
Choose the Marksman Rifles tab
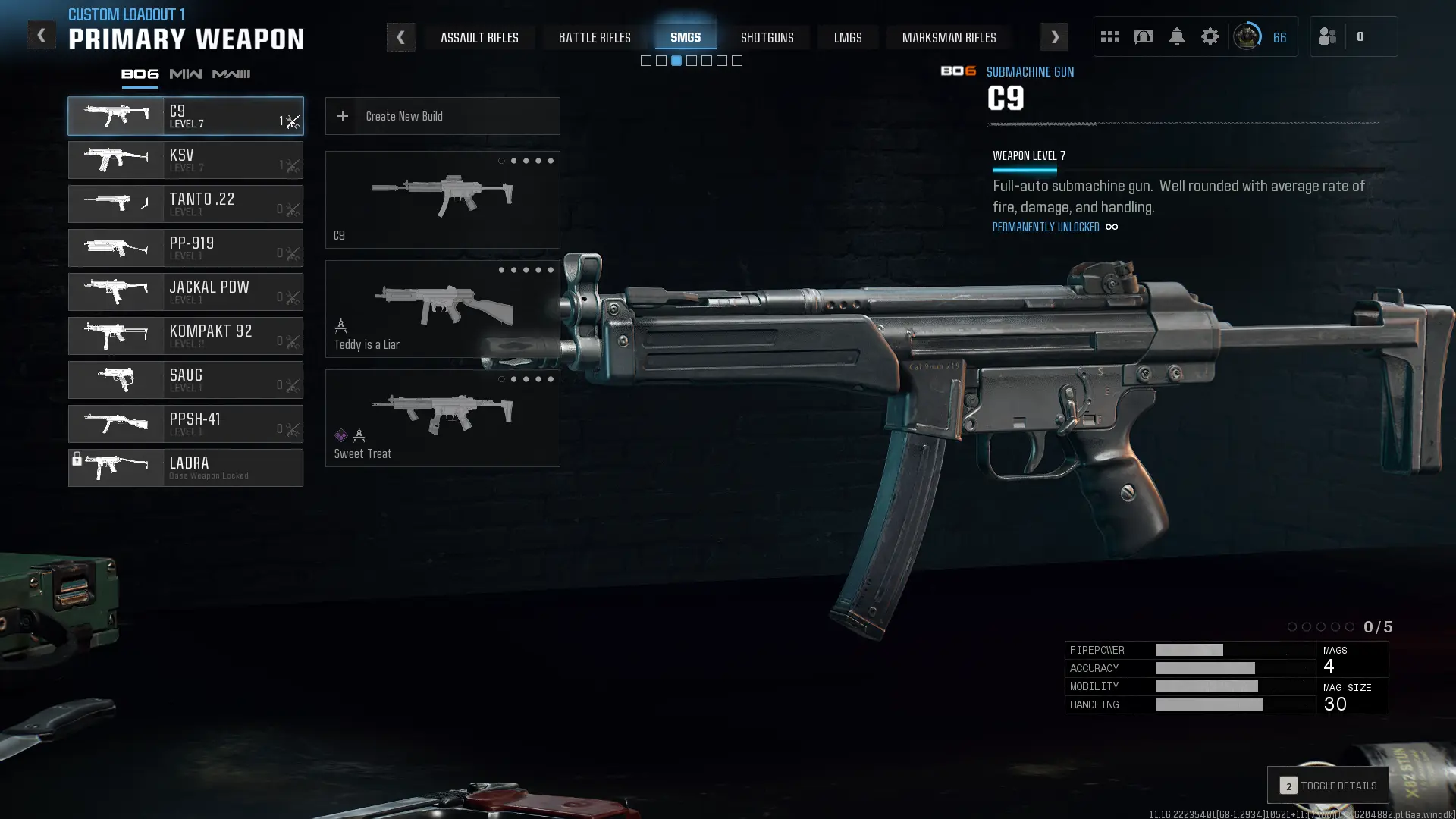(949, 37)
